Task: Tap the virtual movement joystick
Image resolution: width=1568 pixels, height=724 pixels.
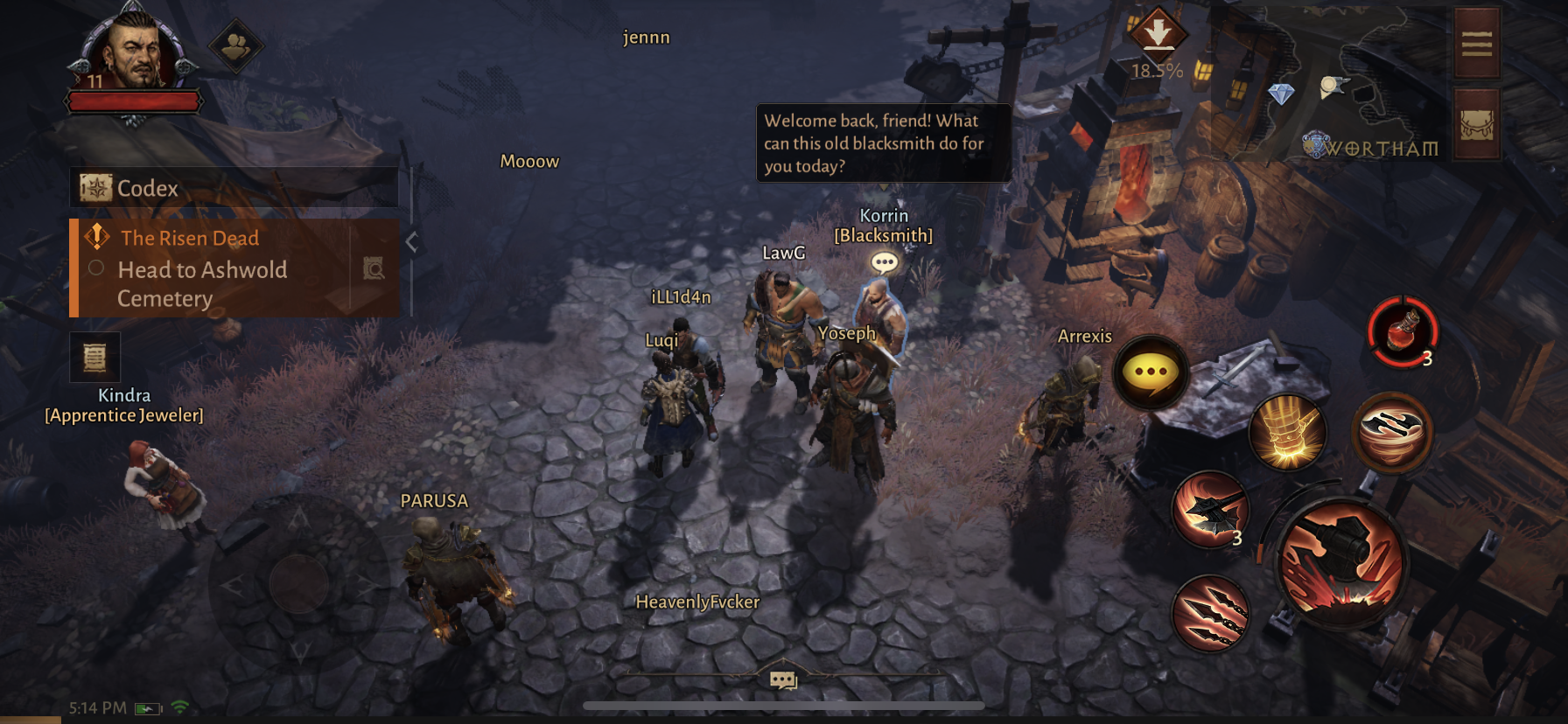Action: click(298, 582)
